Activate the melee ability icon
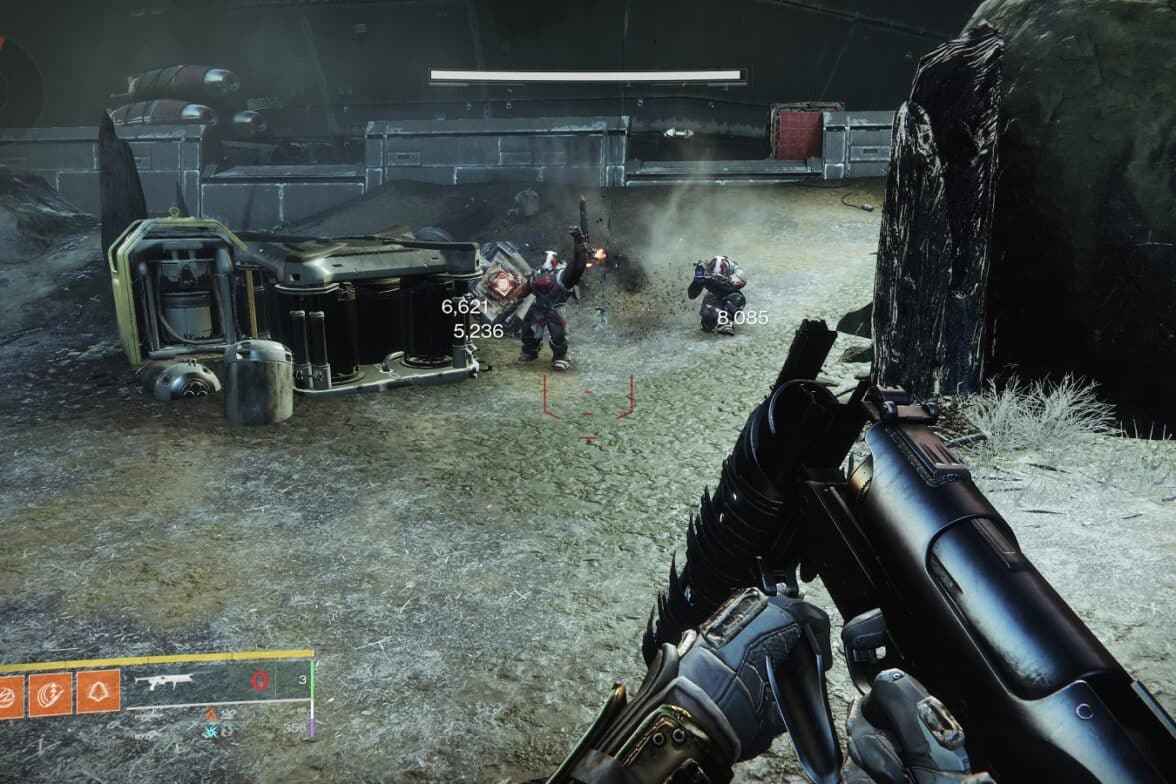Viewport: 1176px width, 784px height. coord(49,693)
